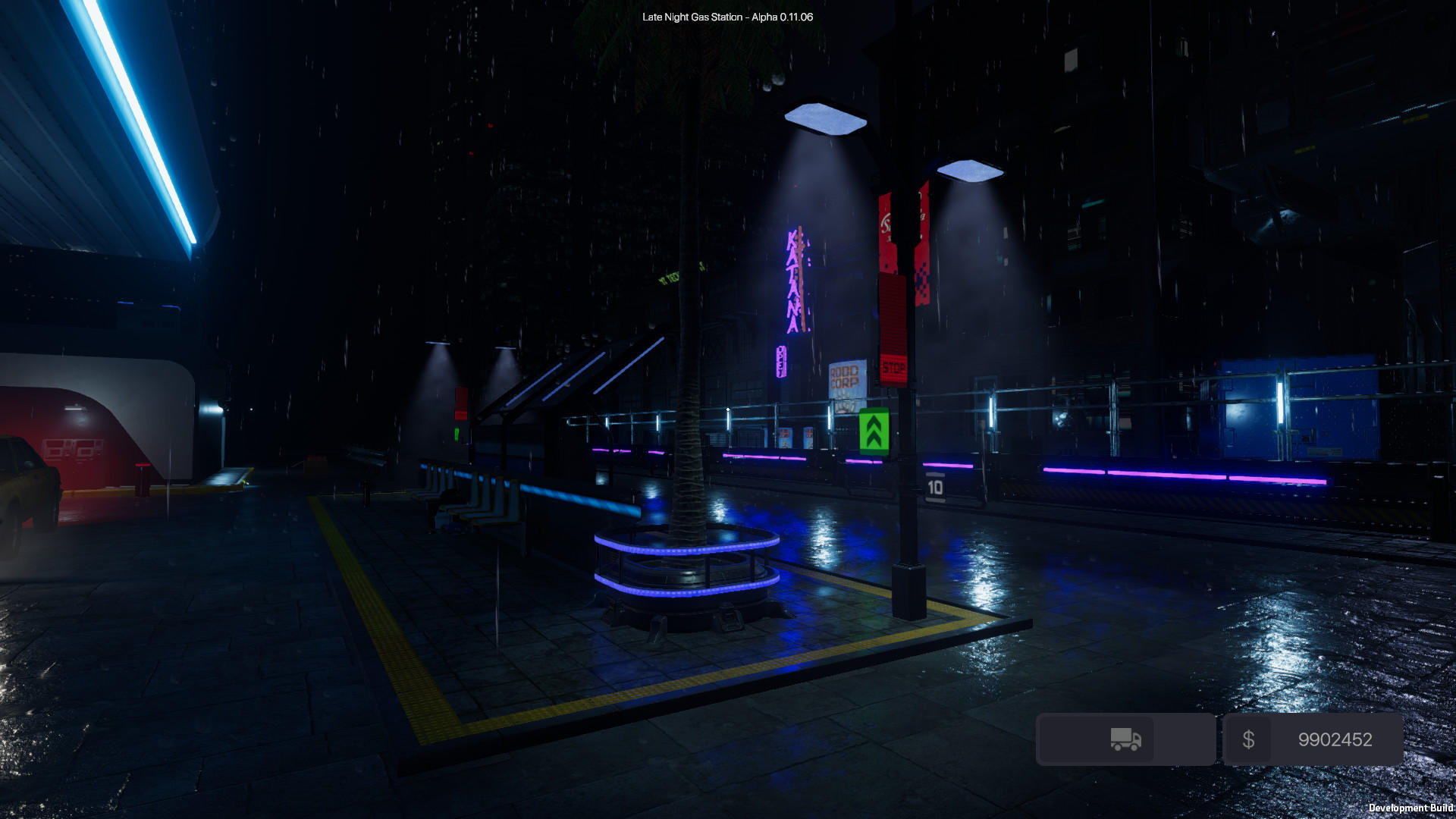Click the delivery truck icon
The width and height of the screenshot is (1456, 819).
click(1125, 739)
